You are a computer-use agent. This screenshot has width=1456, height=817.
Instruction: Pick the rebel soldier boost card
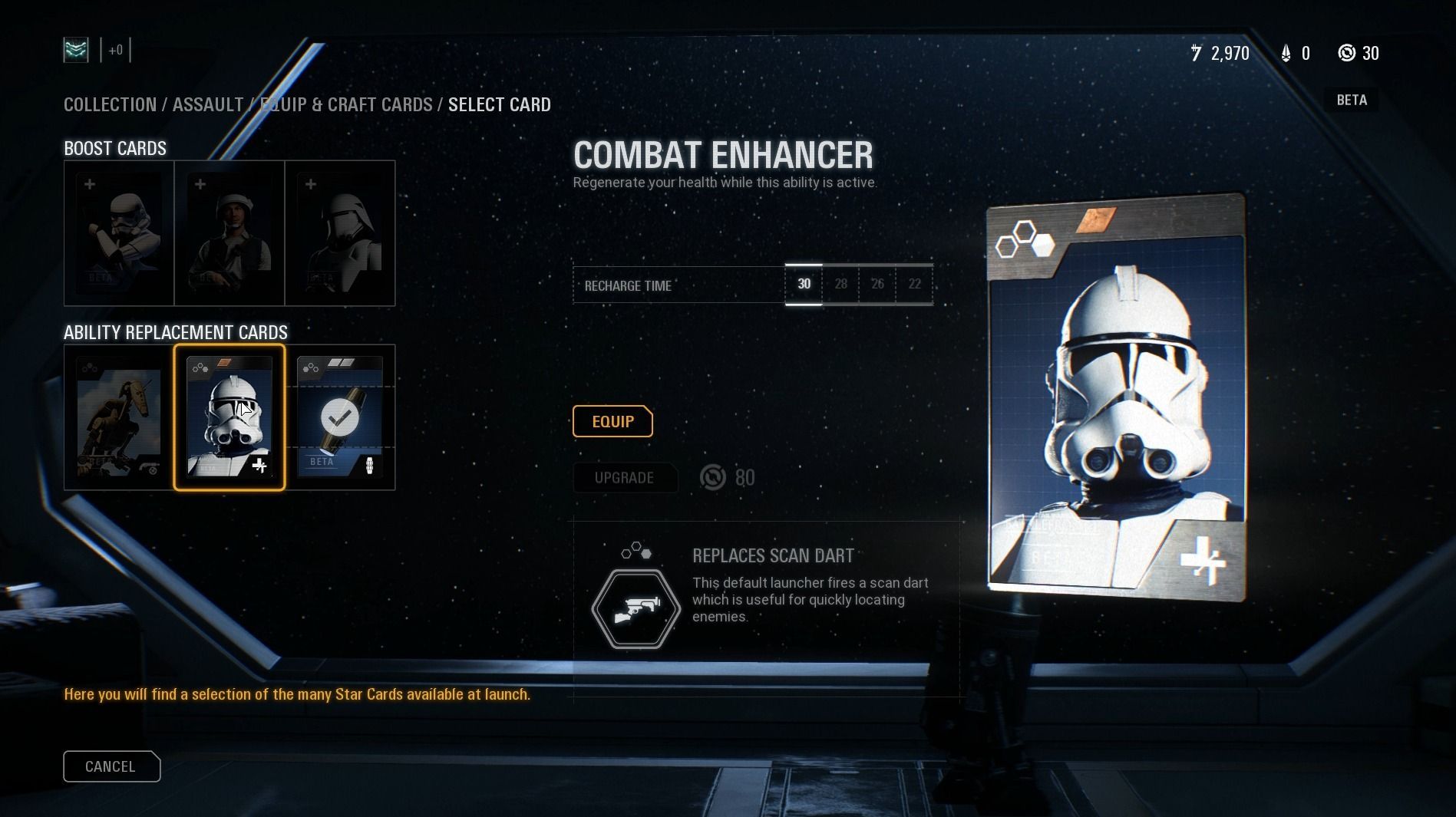[x=229, y=233]
